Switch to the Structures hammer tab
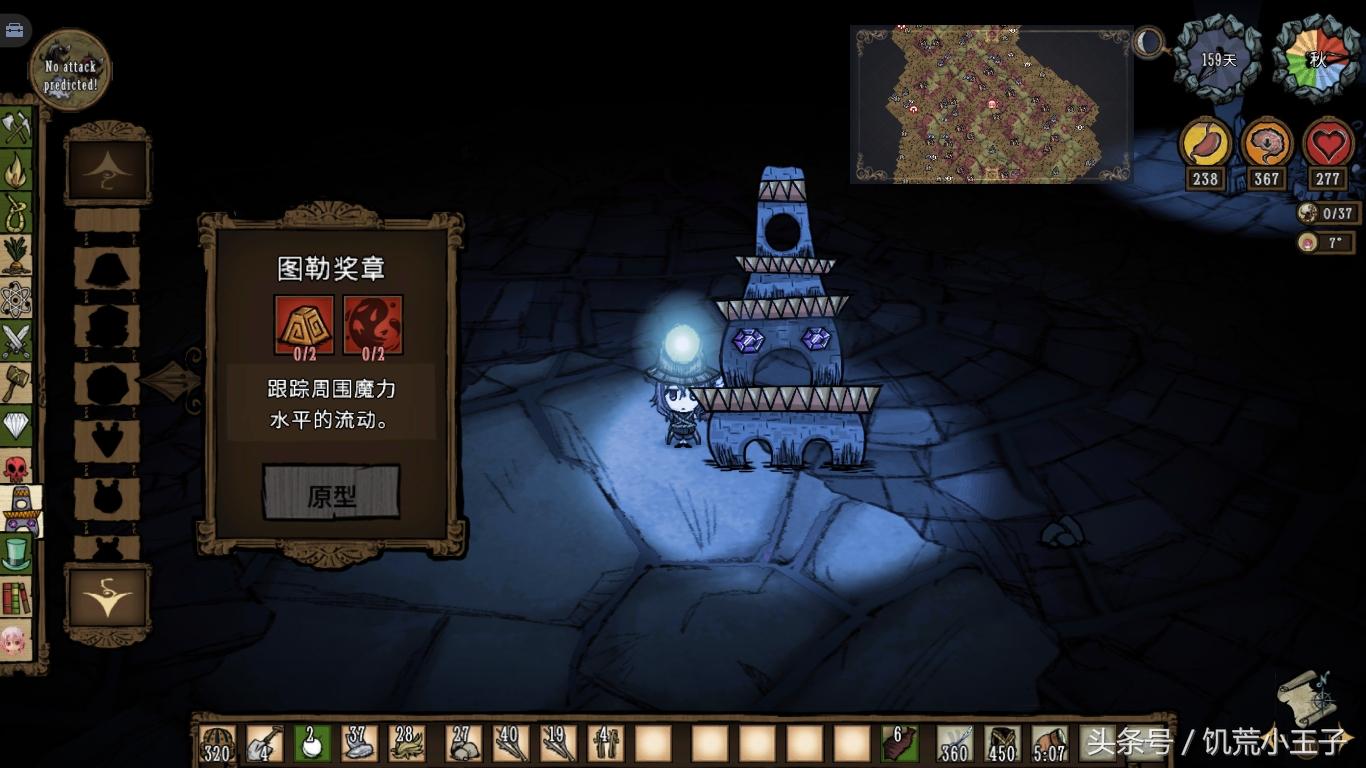The width and height of the screenshot is (1366, 768). [x=16, y=384]
